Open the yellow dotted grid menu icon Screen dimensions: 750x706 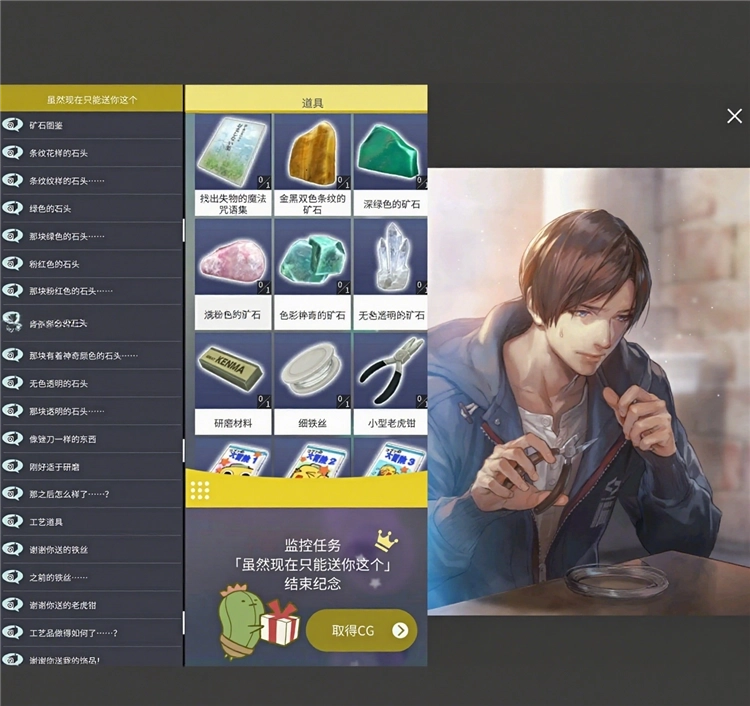tap(199, 490)
